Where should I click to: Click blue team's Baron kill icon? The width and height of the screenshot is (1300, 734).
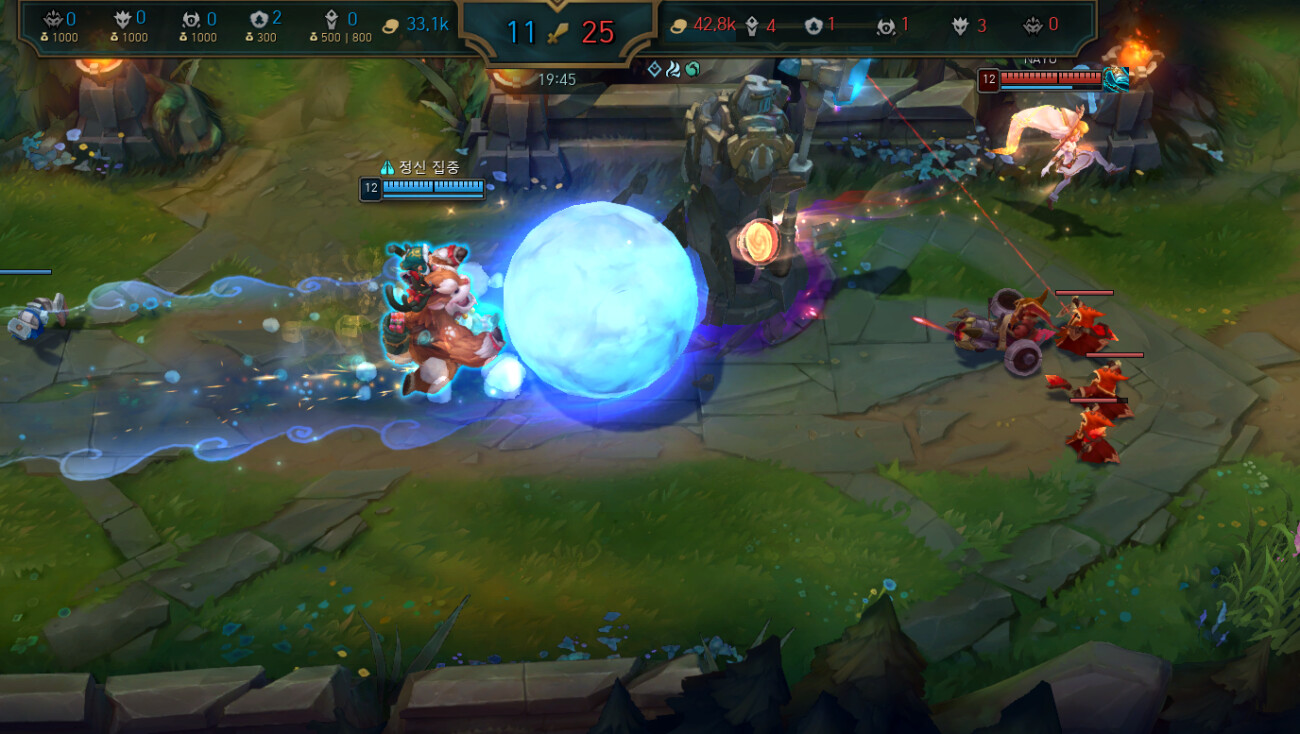click(x=54, y=19)
